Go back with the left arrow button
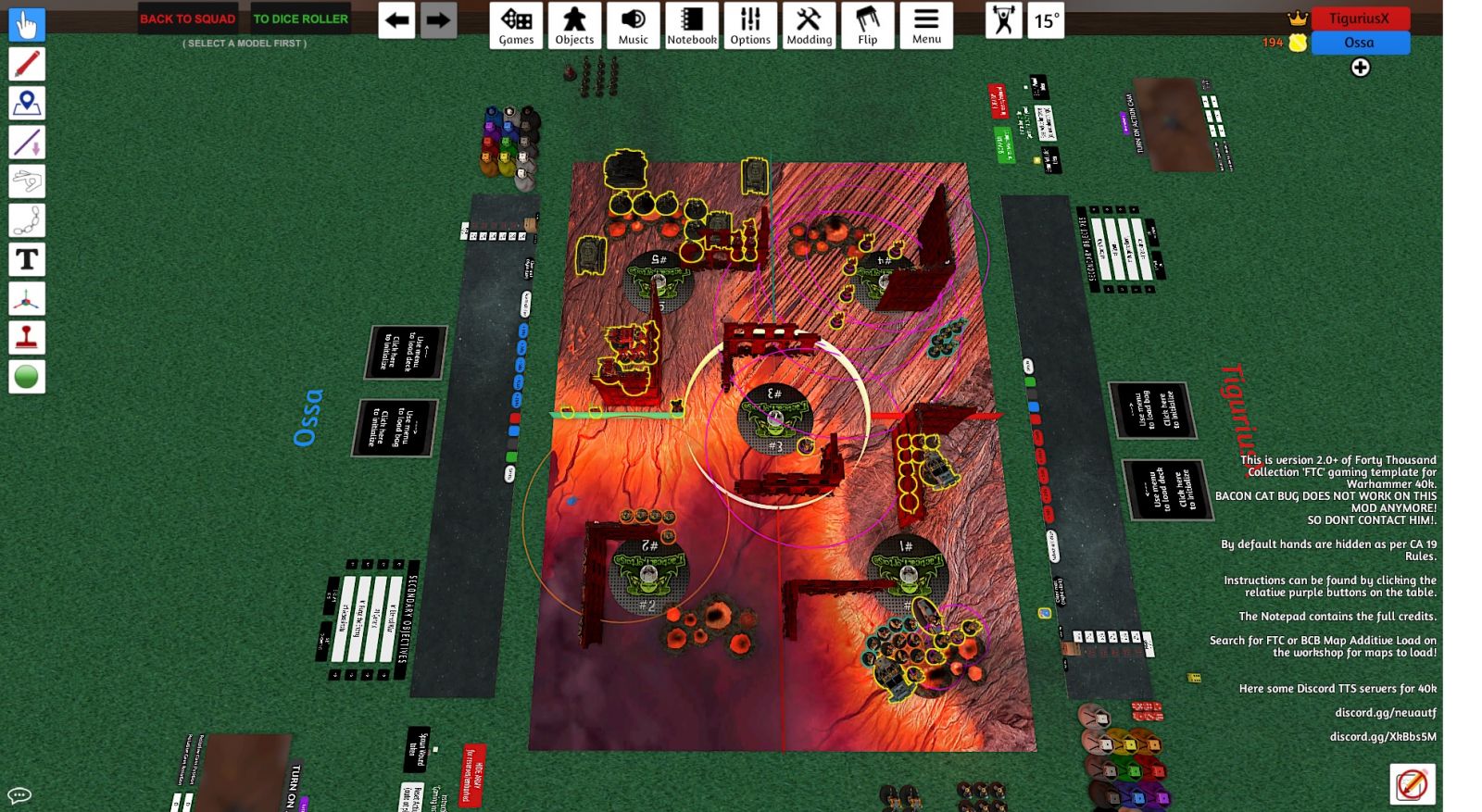Viewport: 1482px width, 812px height. point(396,20)
